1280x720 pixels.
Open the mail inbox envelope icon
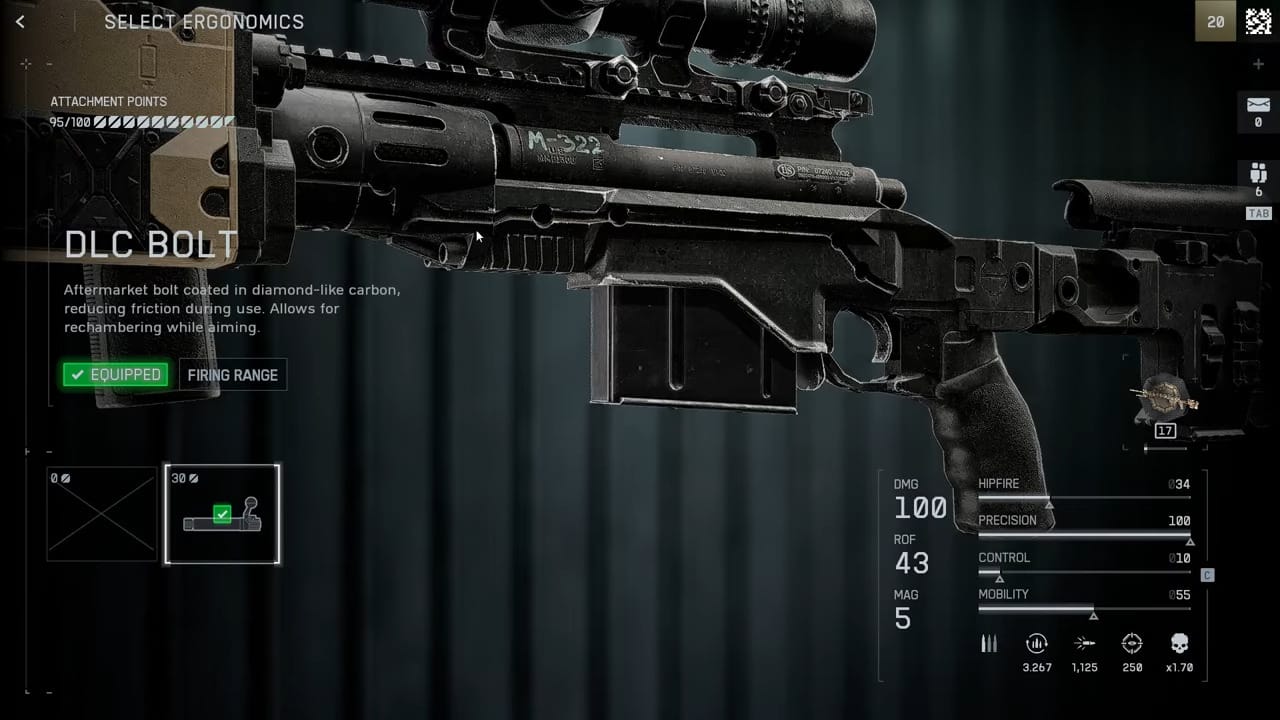(1258, 105)
